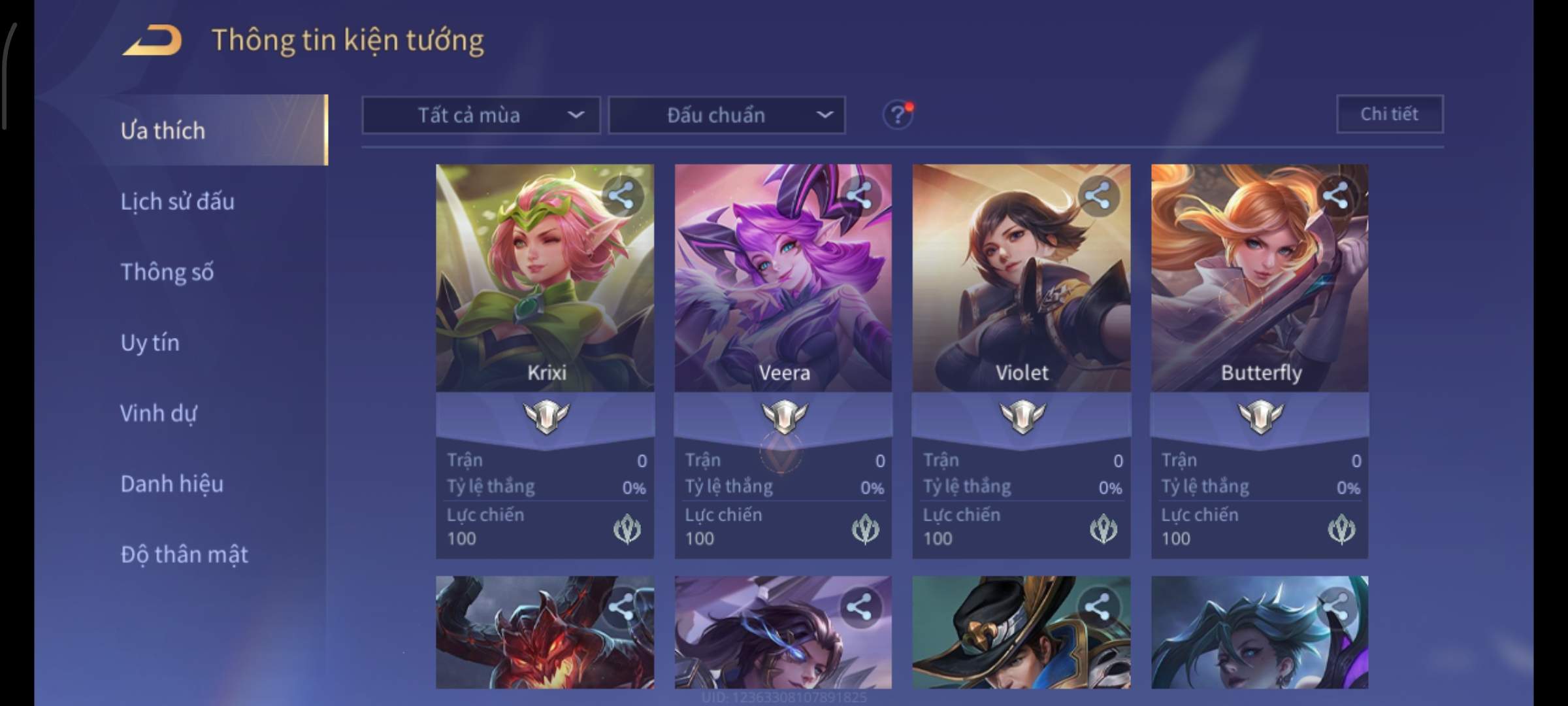The image size is (1568, 706).
Task: Select the Violet hero card
Action: (x=1021, y=294)
